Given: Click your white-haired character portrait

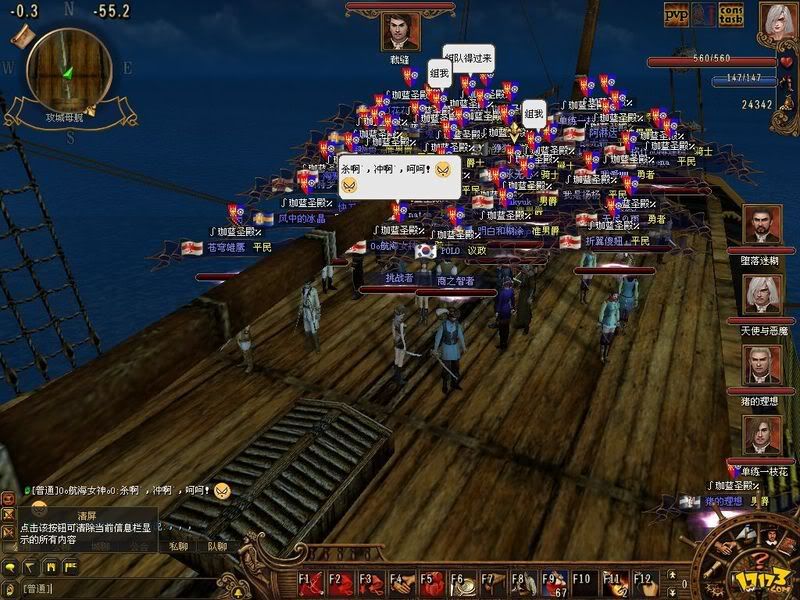Looking at the screenshot, I should [x=778, y=22].
